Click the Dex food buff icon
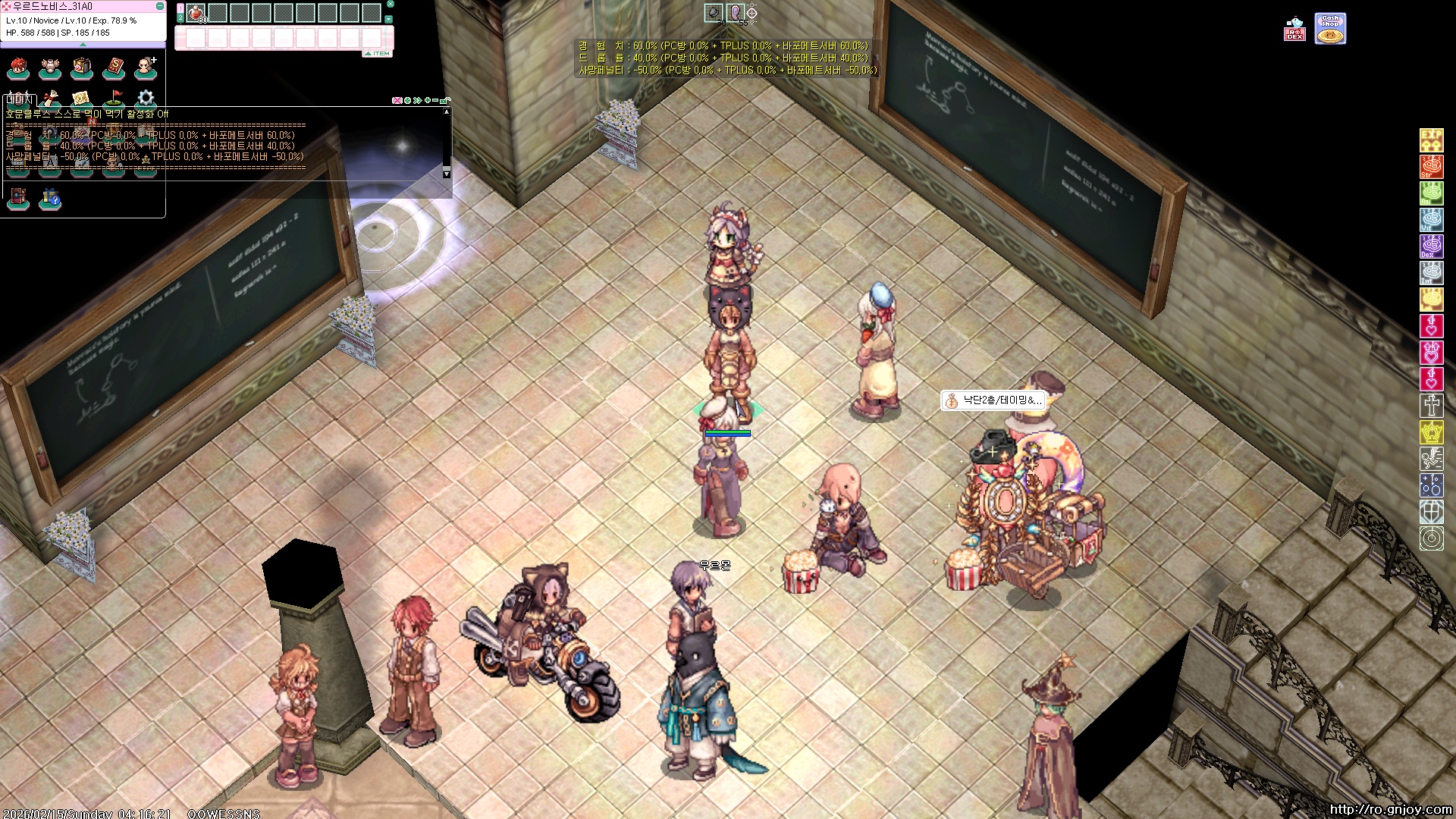The width and height of the screenshot is (1456, 819). [1431, 246]
